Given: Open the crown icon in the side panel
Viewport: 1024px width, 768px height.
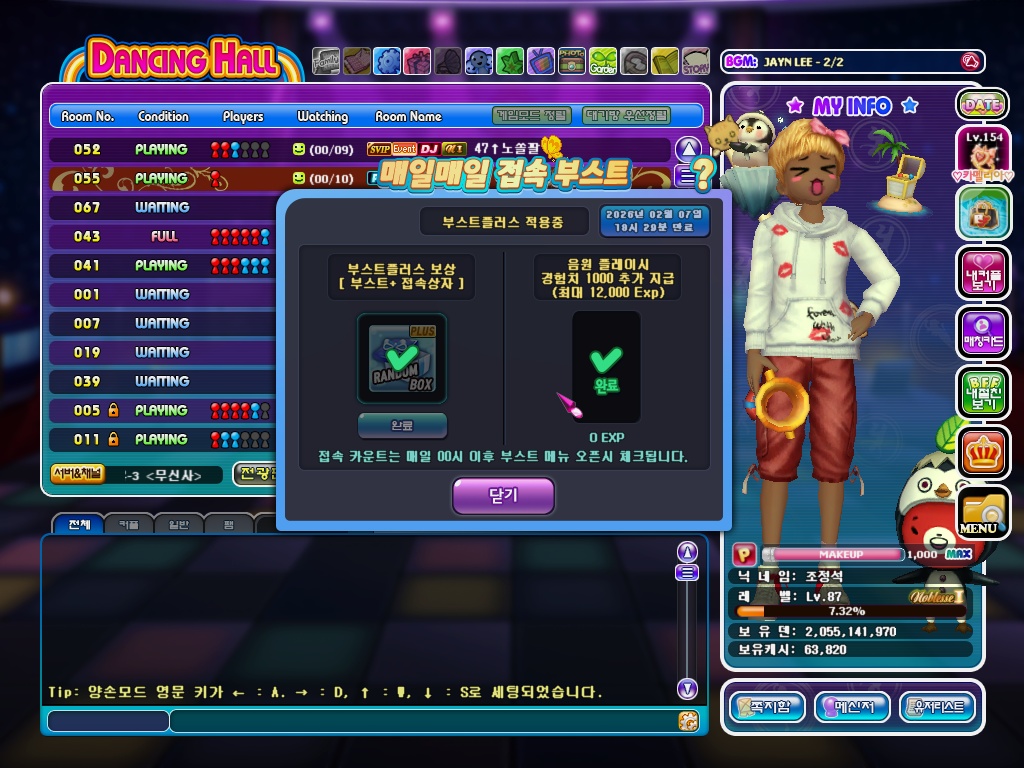Looking at the screenshot, I should [x=982, y=452].
